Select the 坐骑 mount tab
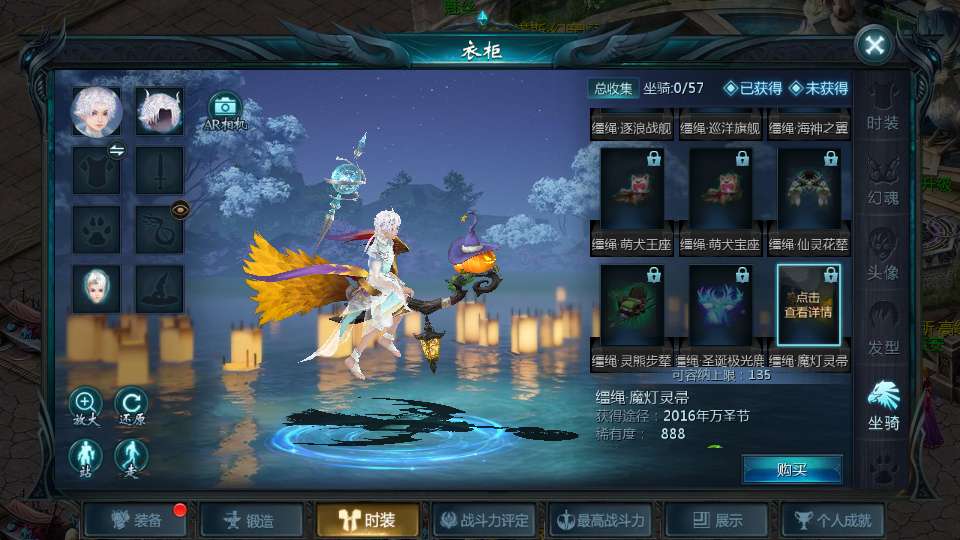The width and height of the screenshot is (960, 540). [883, 404]
